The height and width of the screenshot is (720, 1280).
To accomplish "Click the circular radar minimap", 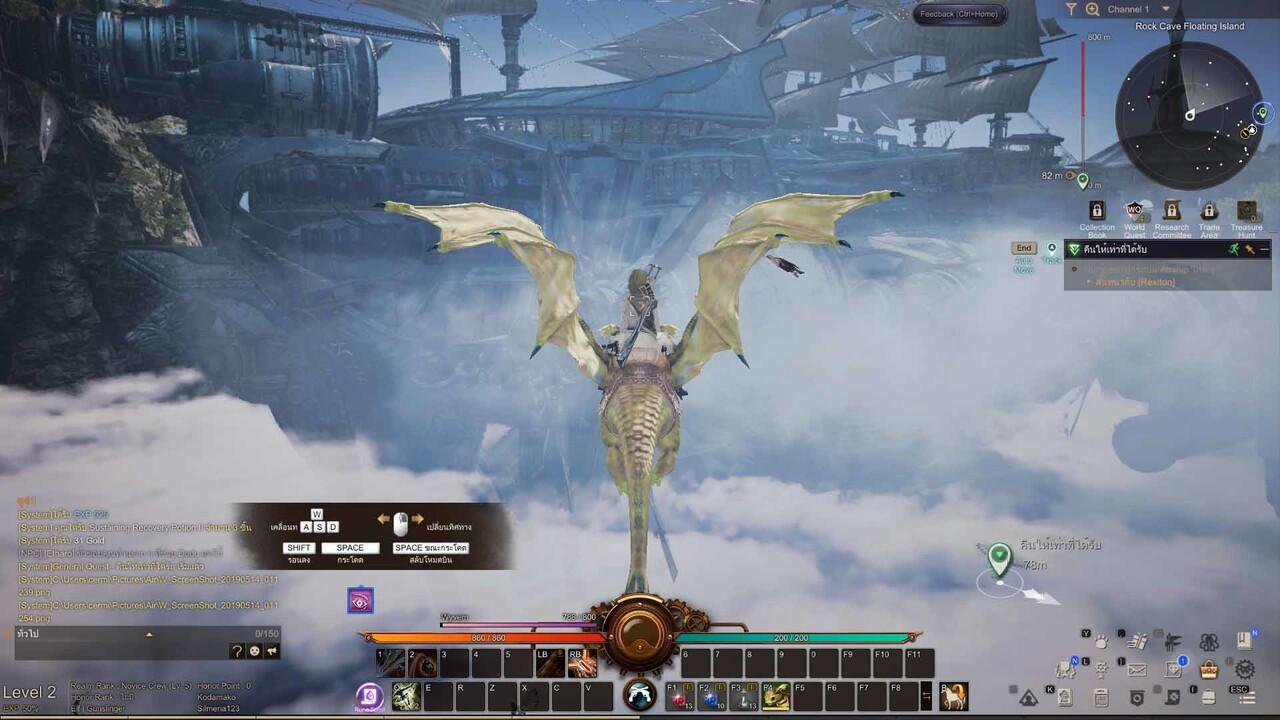I will coord(1189,116).
